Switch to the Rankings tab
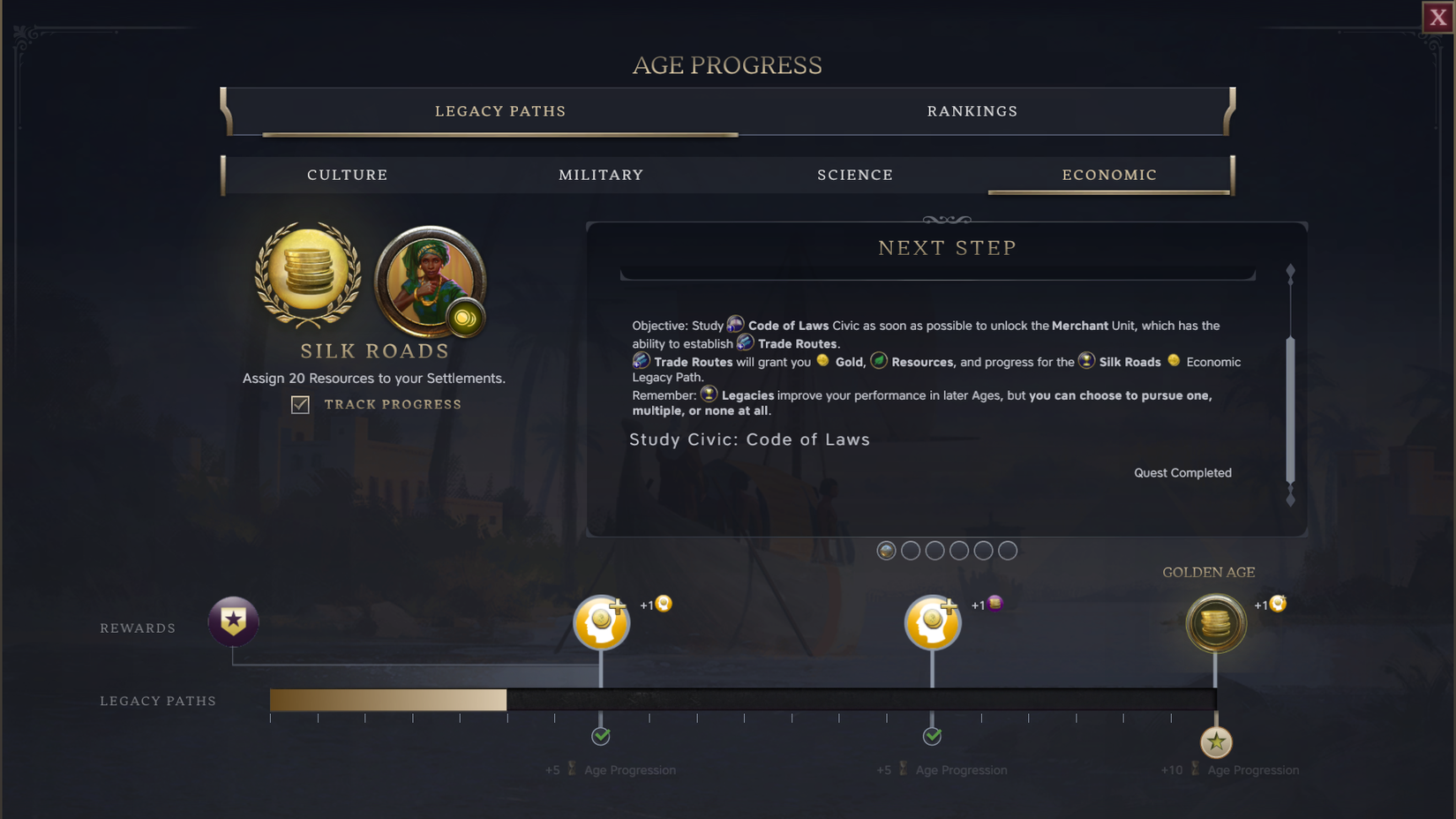 972,111
